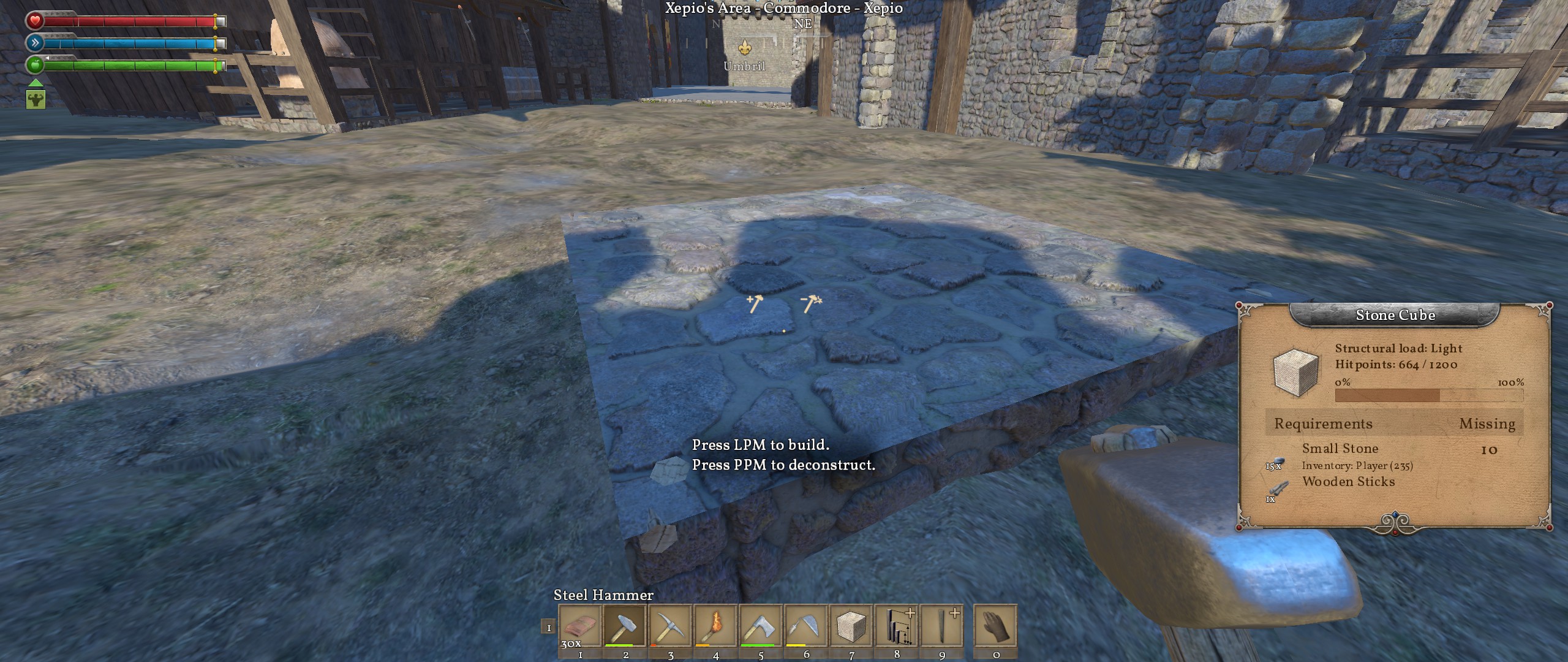Image resolution: width=1568 pixels, height=662 pixels.
Task: Pick the stone cube building block slot
Action: pyautogui.click(x=851, y=626)
